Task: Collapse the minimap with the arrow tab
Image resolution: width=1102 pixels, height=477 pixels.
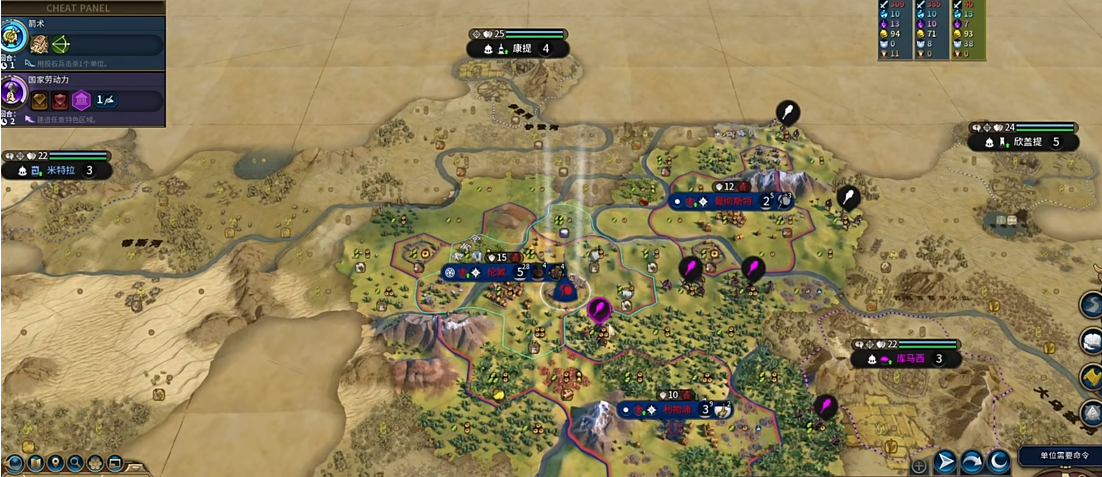Action: tap(136, 465)
